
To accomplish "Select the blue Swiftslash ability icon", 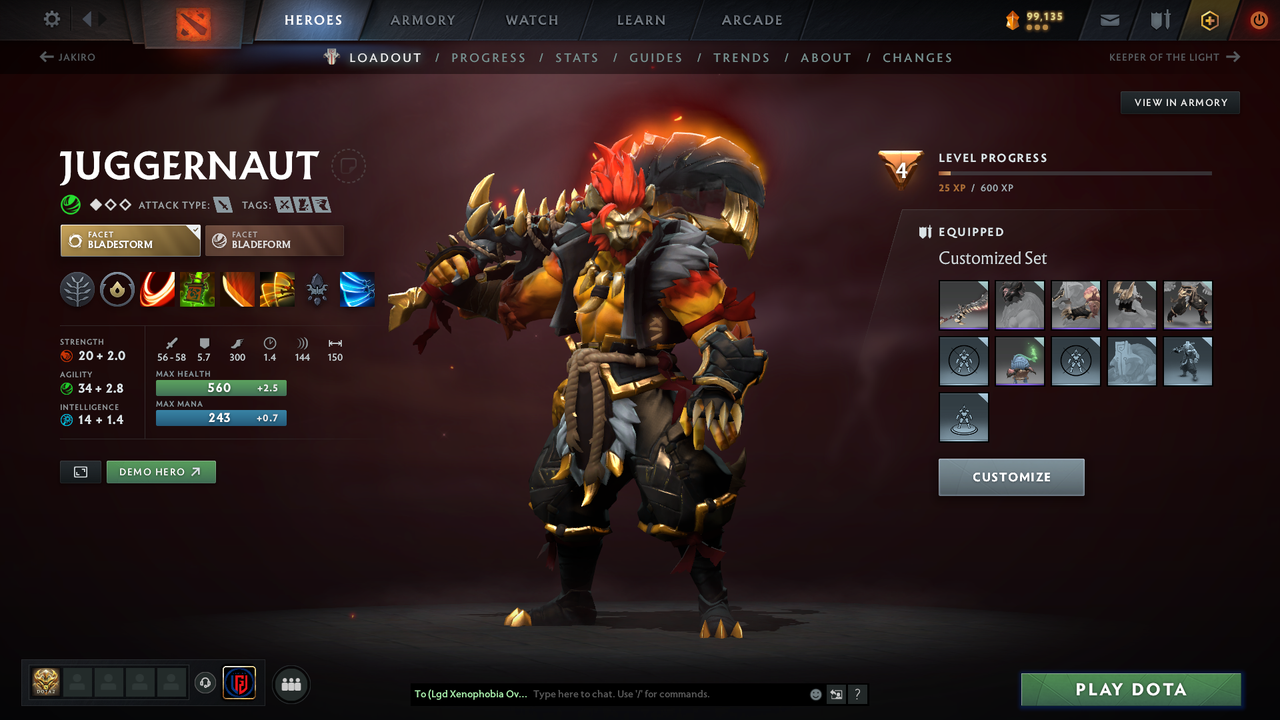I will point(357,290).
